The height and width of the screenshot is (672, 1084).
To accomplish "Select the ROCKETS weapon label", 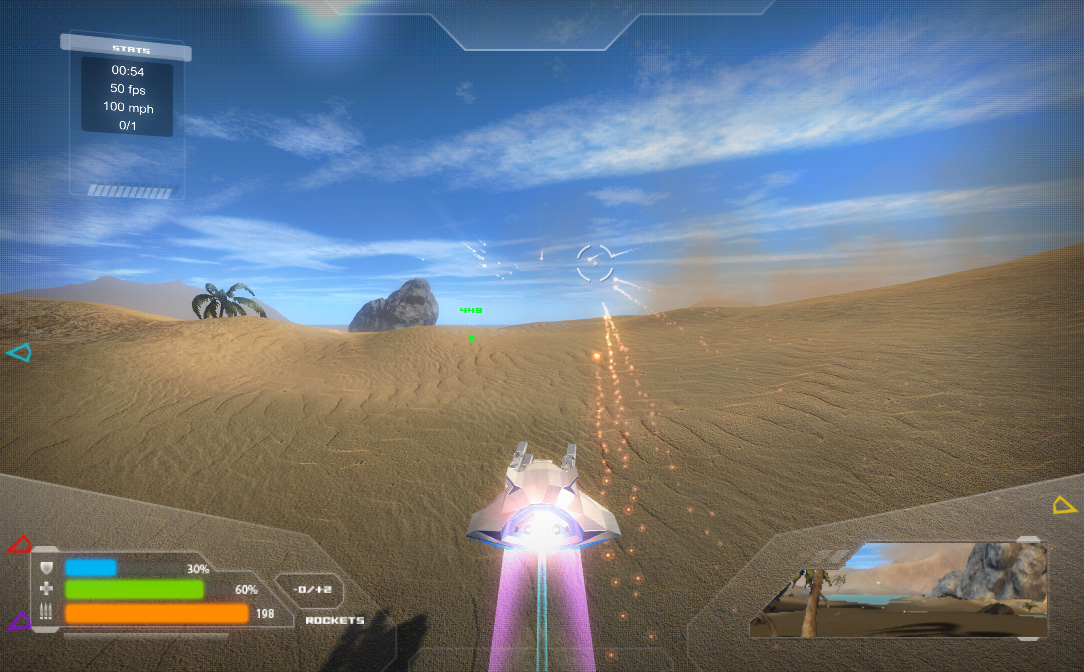I will click(x=334, y=620).
